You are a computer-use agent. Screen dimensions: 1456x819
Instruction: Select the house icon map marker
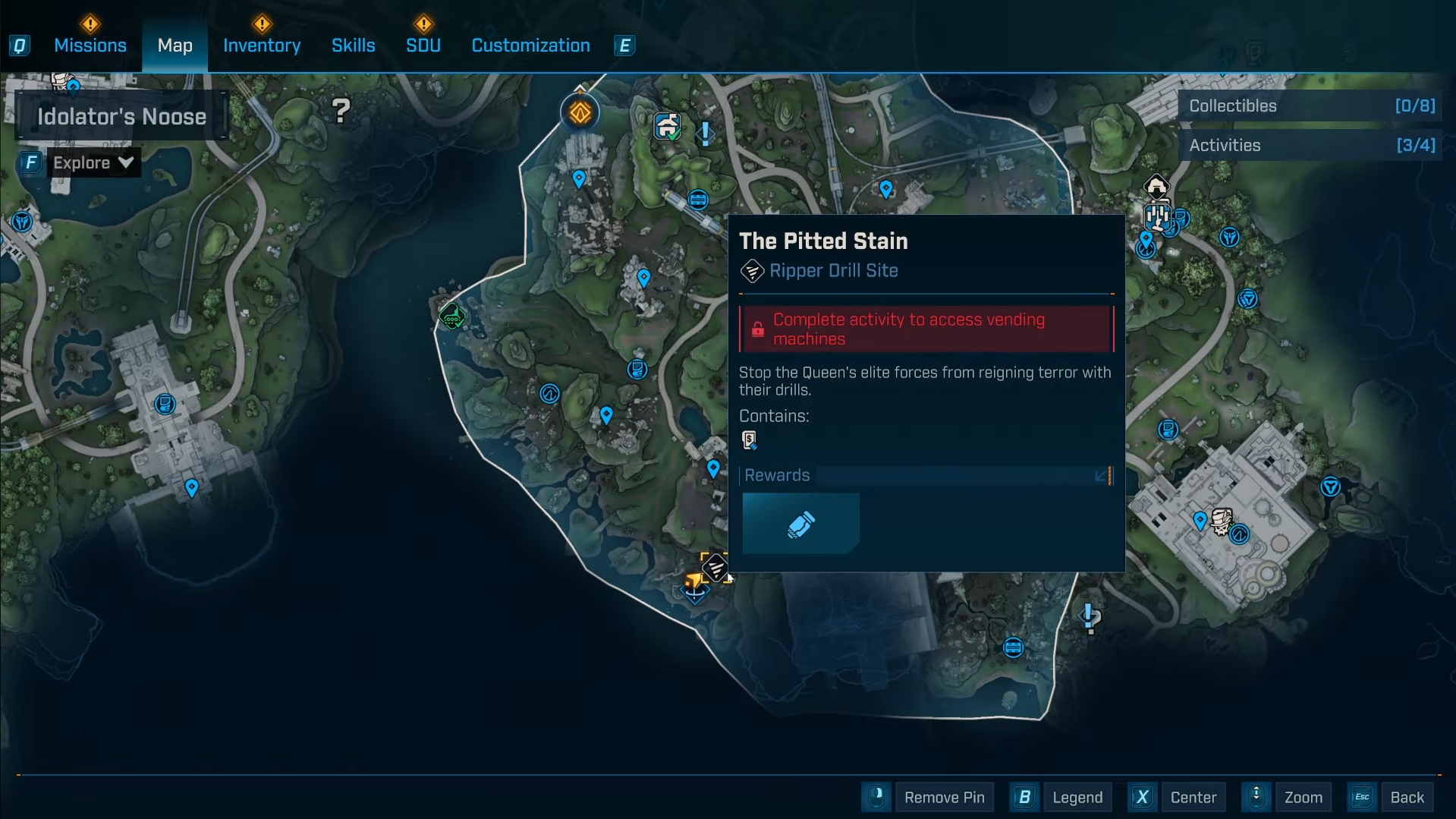click(x=1156, y=186)
